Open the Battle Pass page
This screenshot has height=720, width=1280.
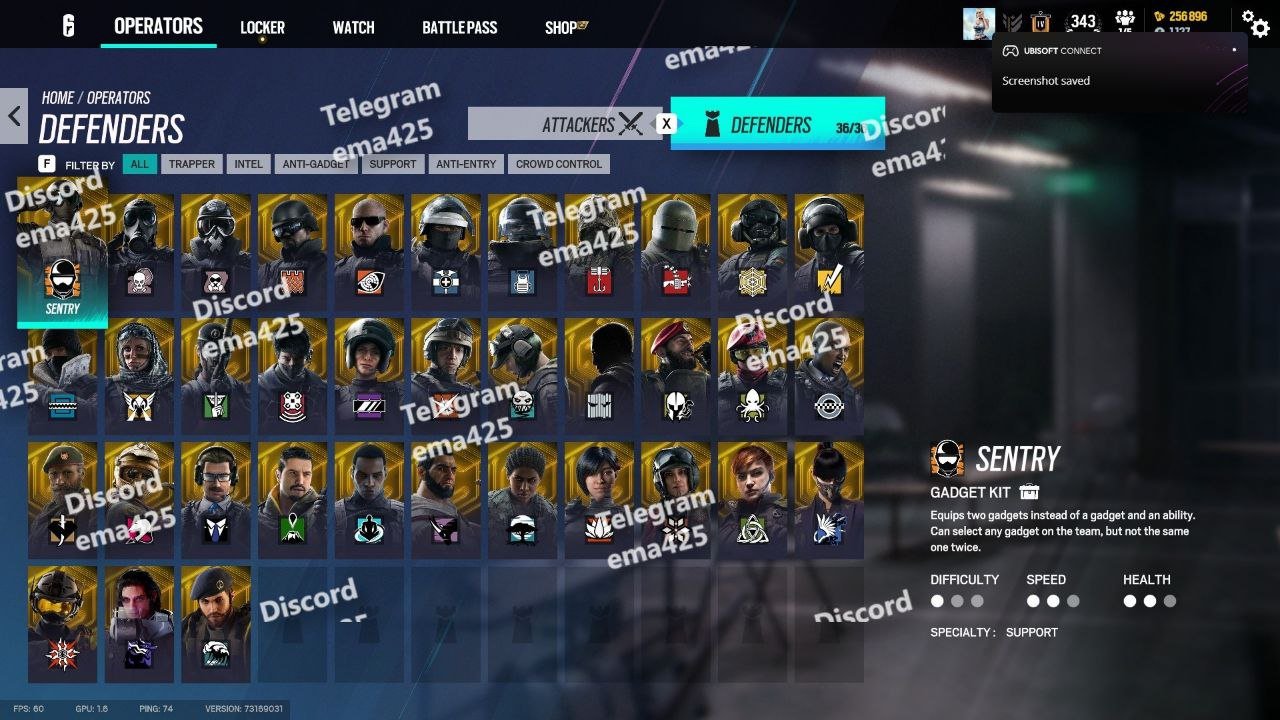(459, 27)
